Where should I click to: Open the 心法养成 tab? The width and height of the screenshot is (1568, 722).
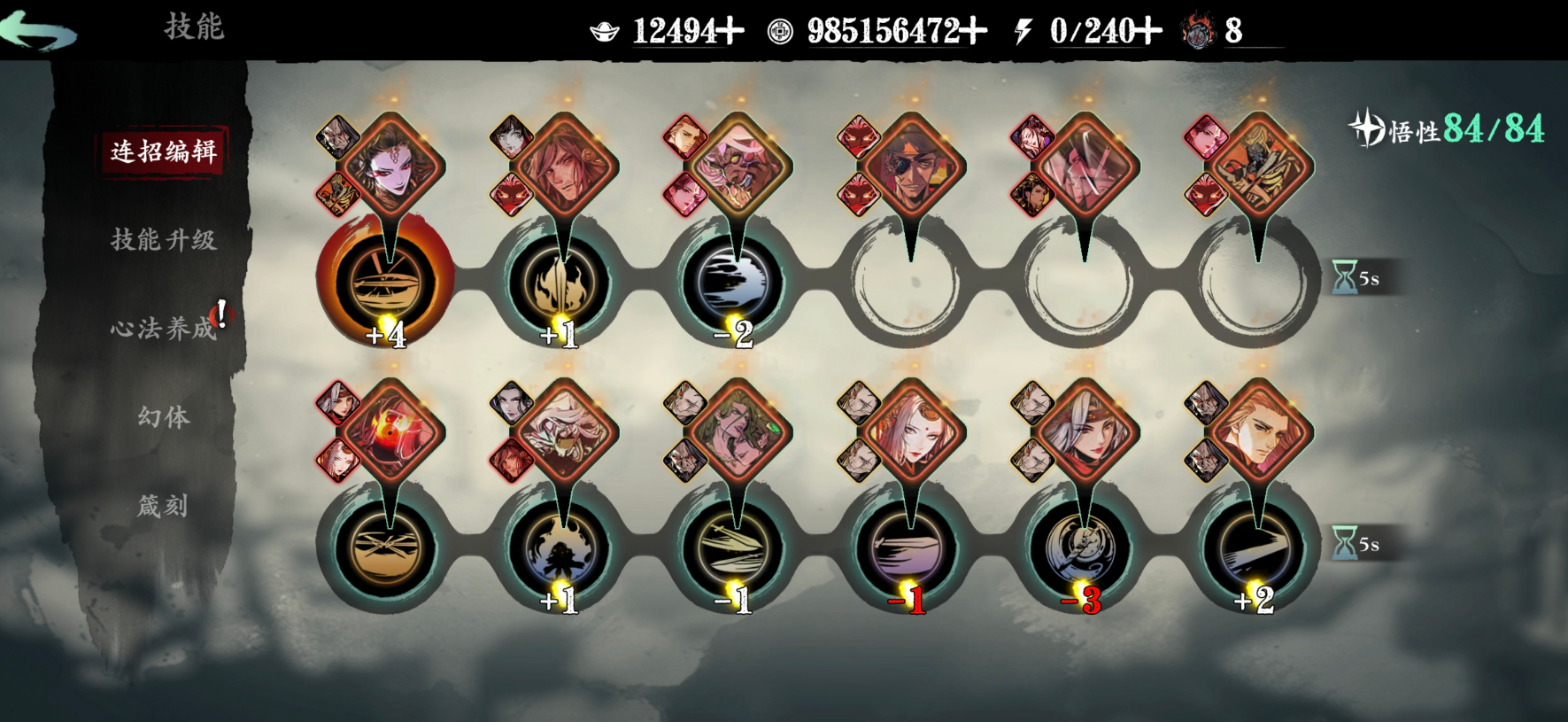(x=163, y=329)
